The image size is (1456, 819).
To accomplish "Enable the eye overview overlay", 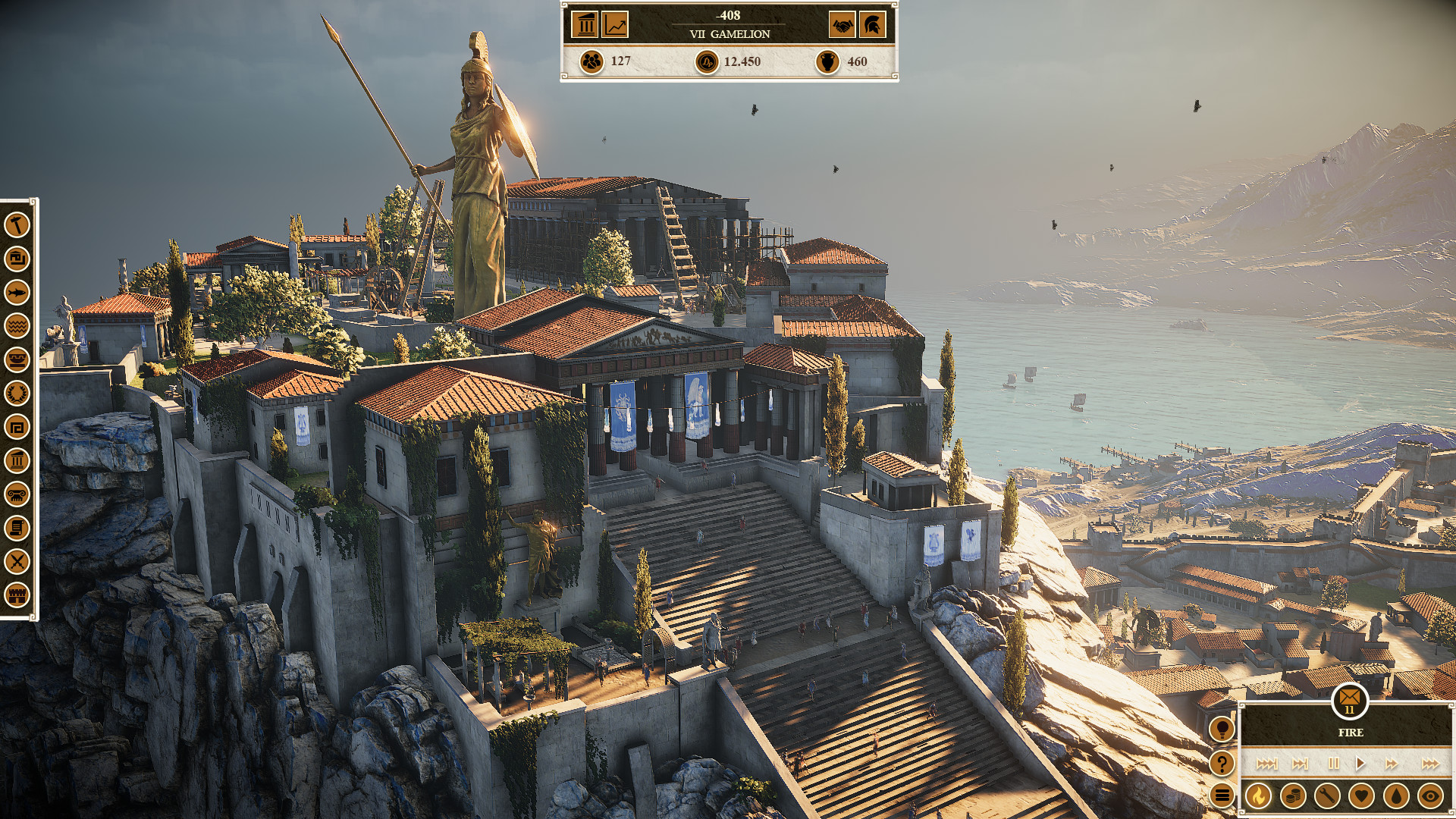I will point(1429,795).
